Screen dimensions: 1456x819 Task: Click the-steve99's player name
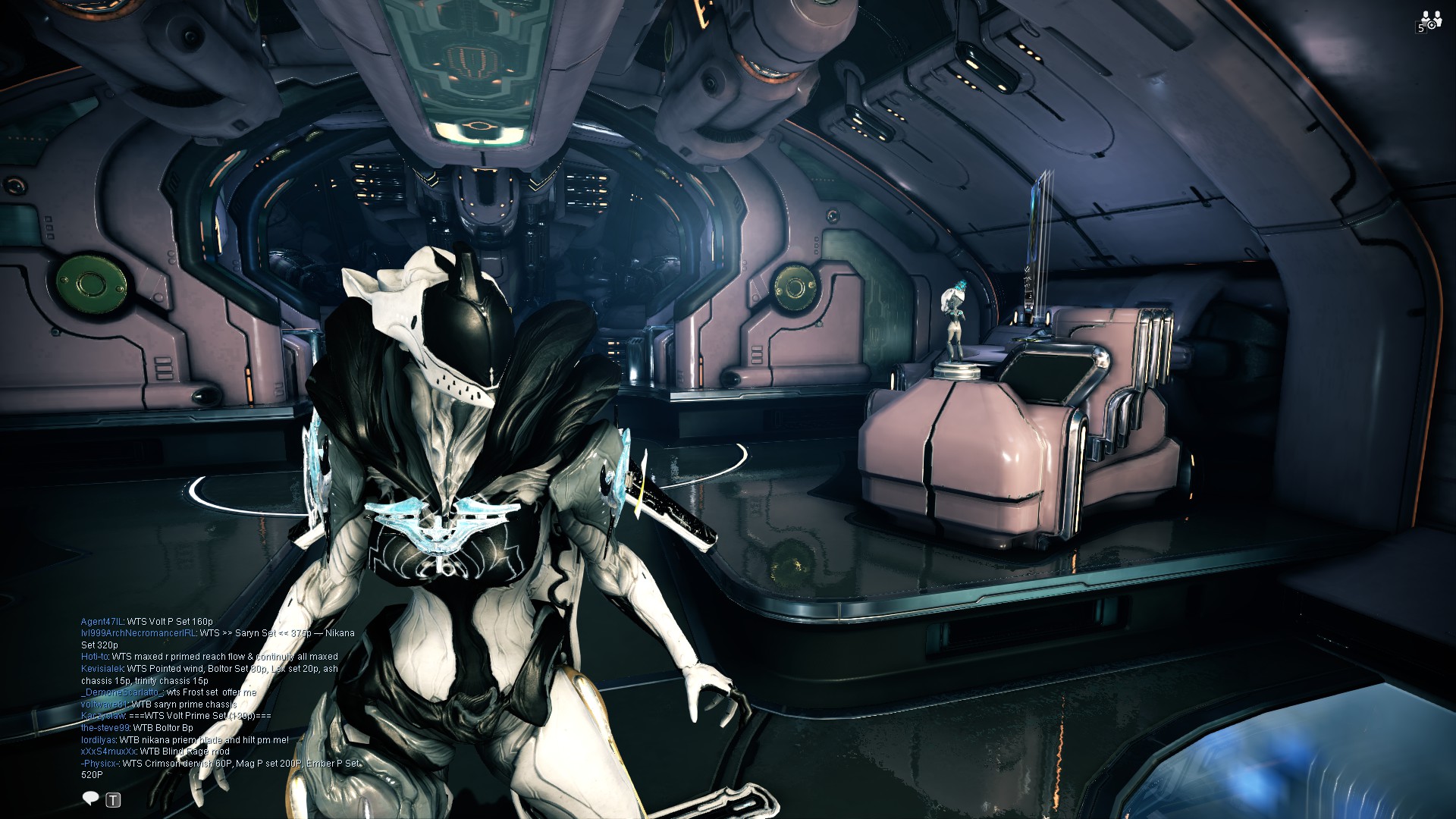105,728
